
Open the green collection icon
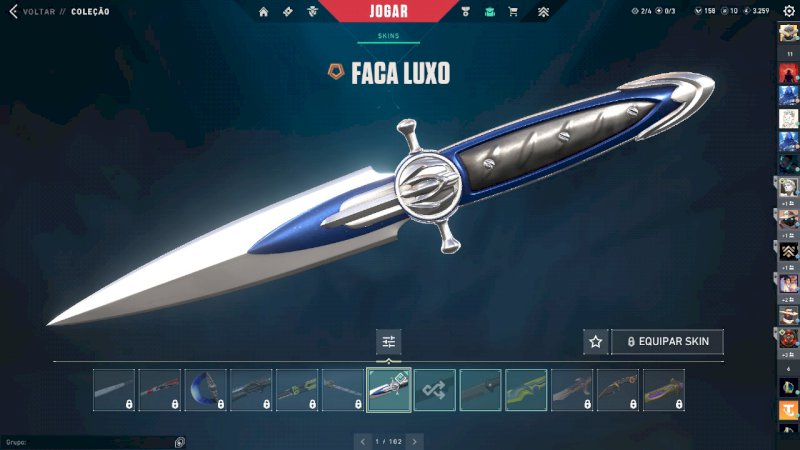[x=489, y=12]
